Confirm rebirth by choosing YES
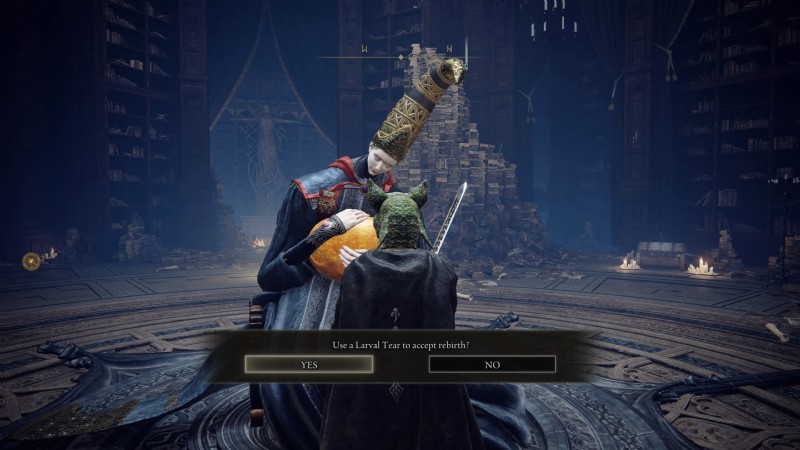Image resolution: width=800 pixels, height=450 pixels. click(x=309, y=365)
